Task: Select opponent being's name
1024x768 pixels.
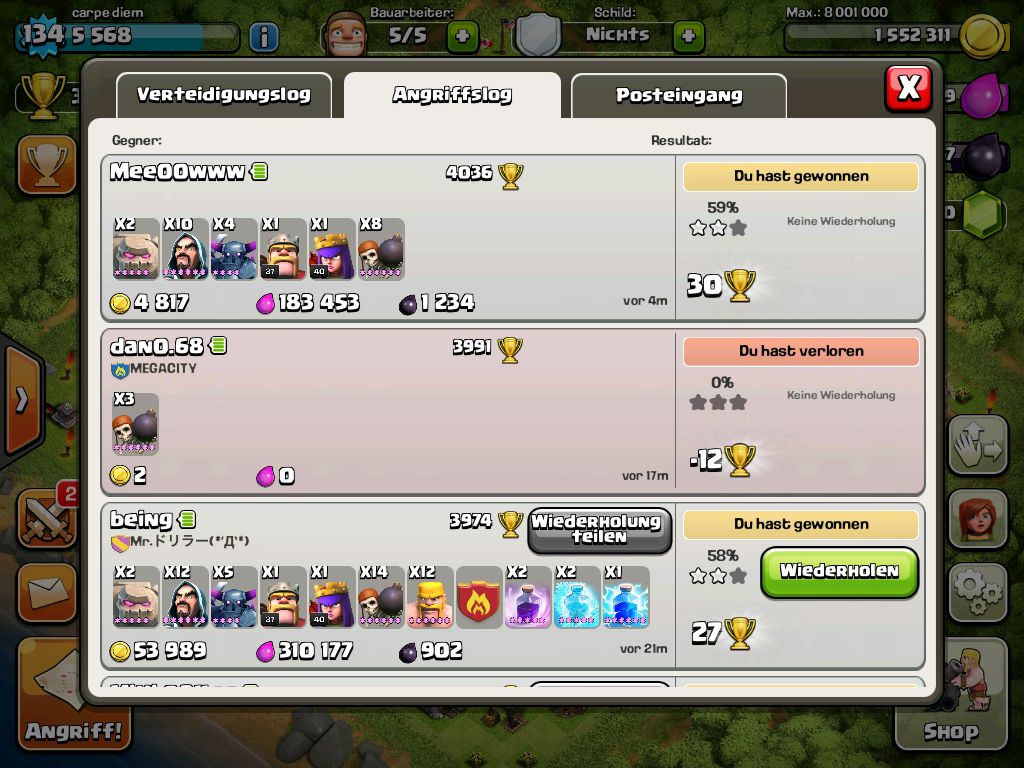Action: click(x=141, y=520)
